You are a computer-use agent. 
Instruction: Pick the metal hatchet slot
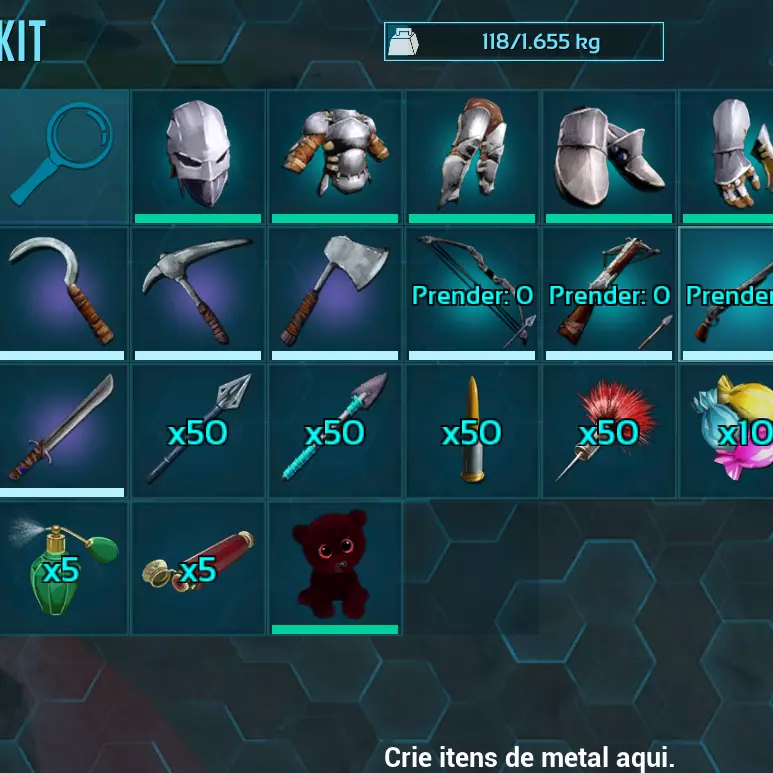coord(335,293)
